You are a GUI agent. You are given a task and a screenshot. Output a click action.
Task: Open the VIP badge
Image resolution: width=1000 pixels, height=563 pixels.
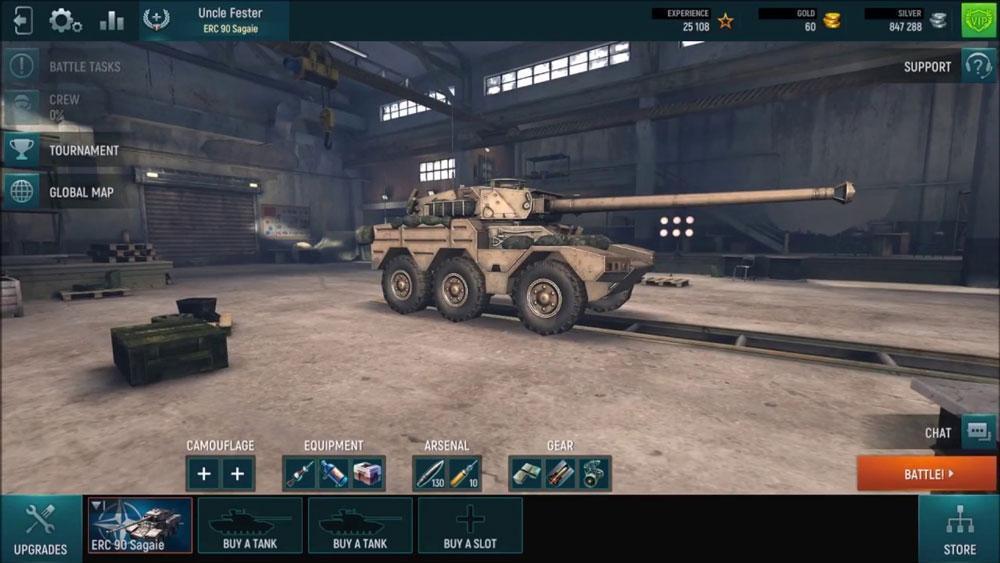pos(979,20)
